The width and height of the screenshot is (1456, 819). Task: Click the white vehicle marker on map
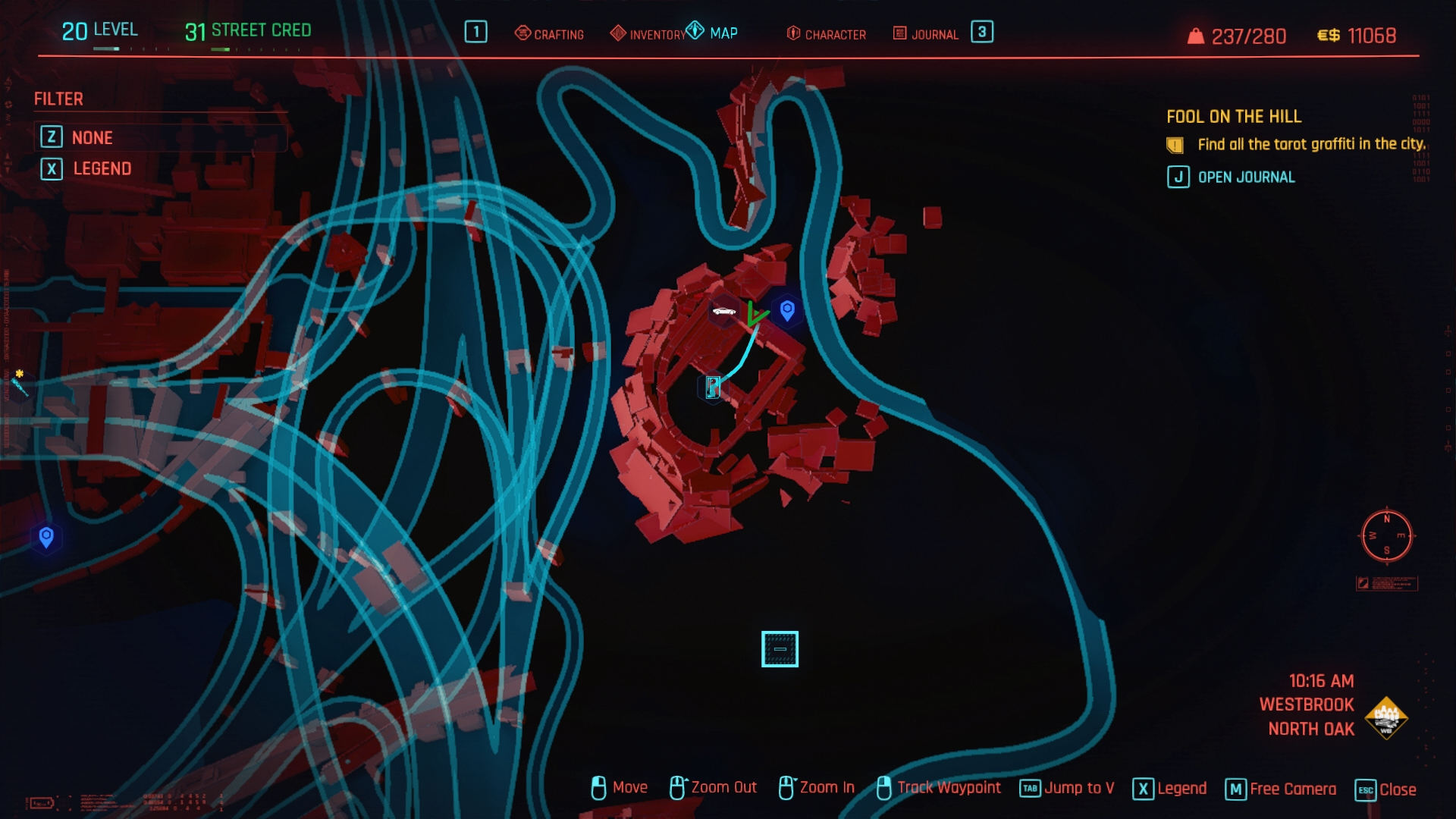[x=724, y=311]
